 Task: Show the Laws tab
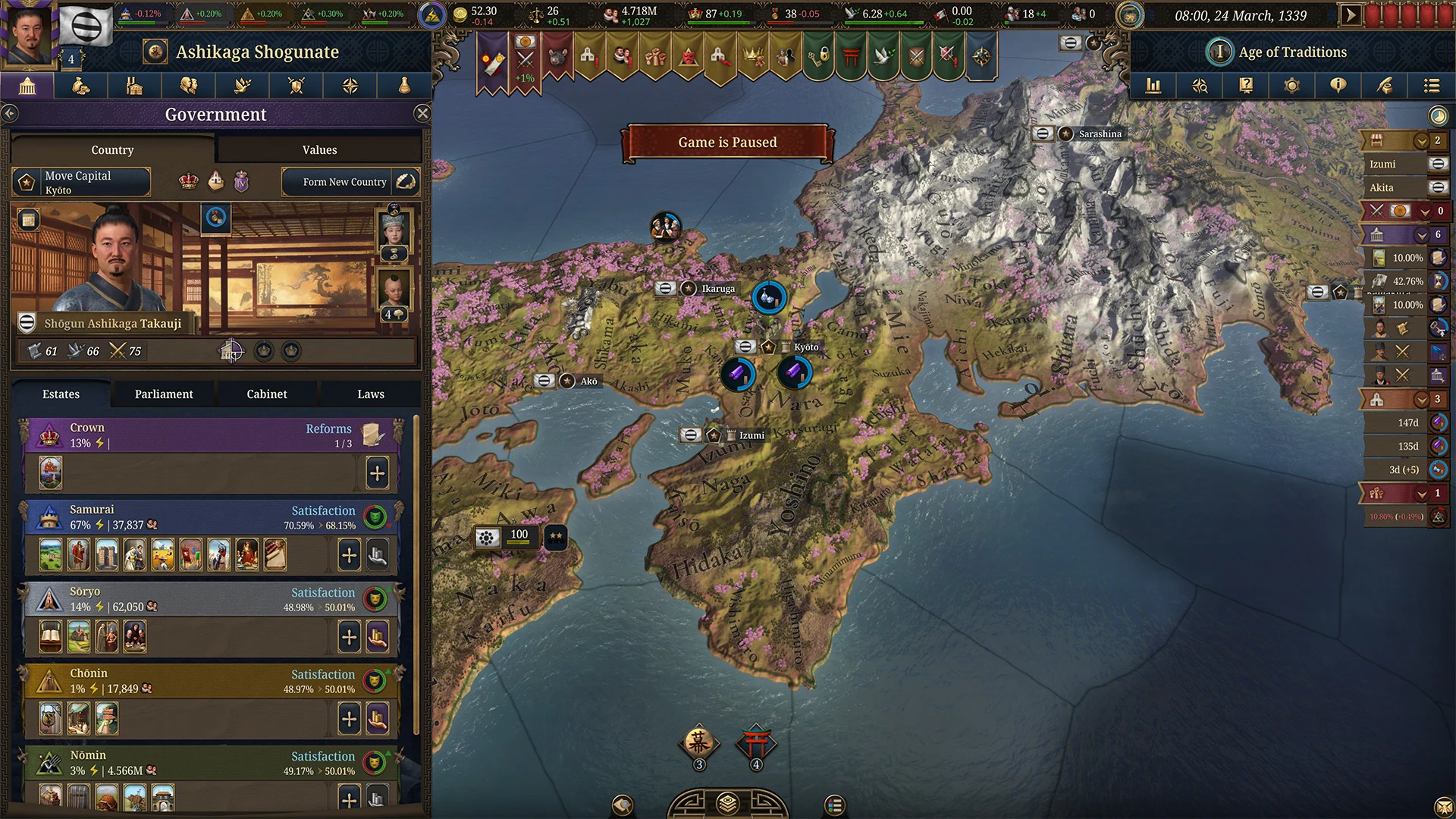coord(371,394)
